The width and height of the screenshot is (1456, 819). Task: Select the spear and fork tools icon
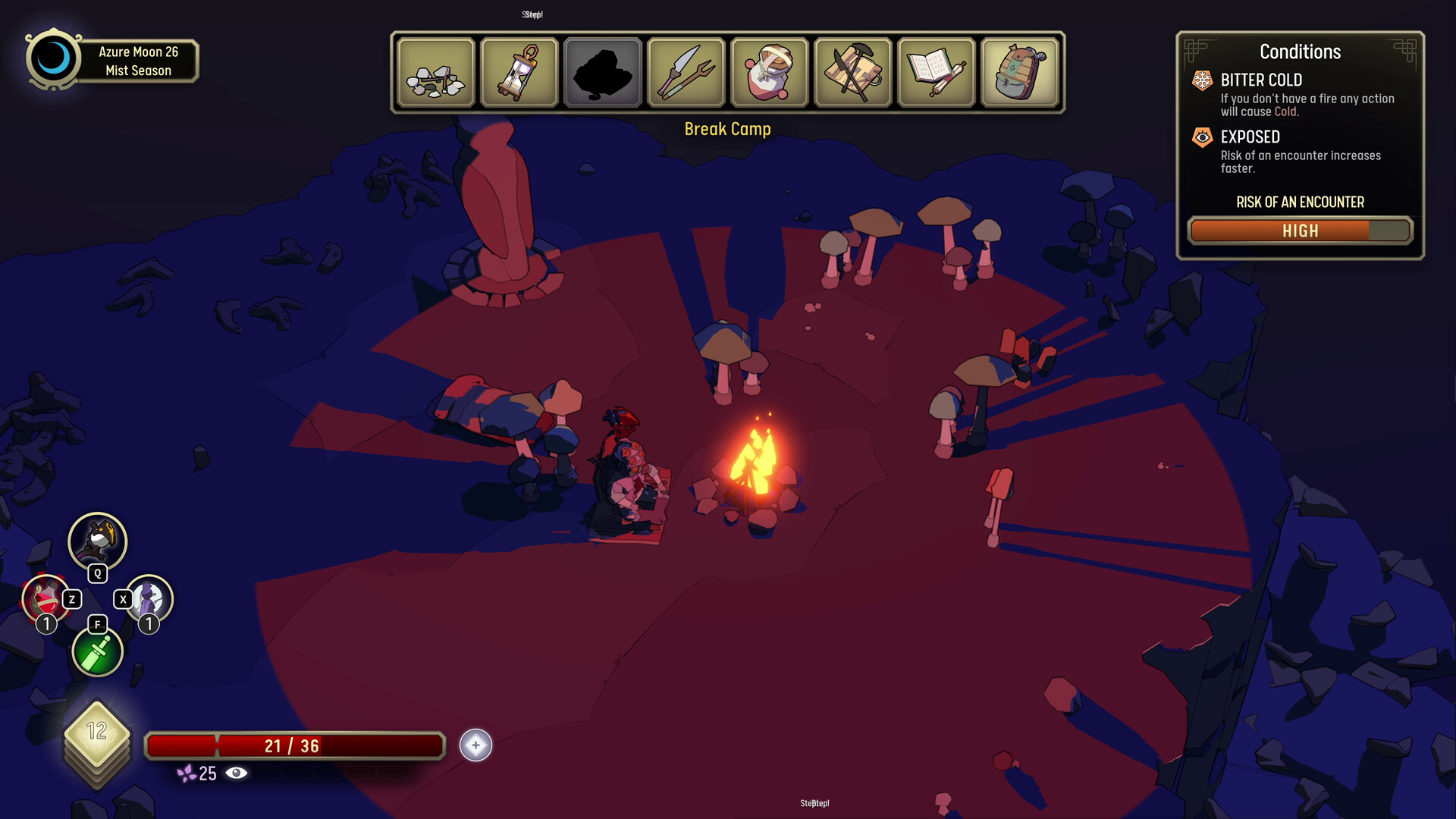point(686,72)
